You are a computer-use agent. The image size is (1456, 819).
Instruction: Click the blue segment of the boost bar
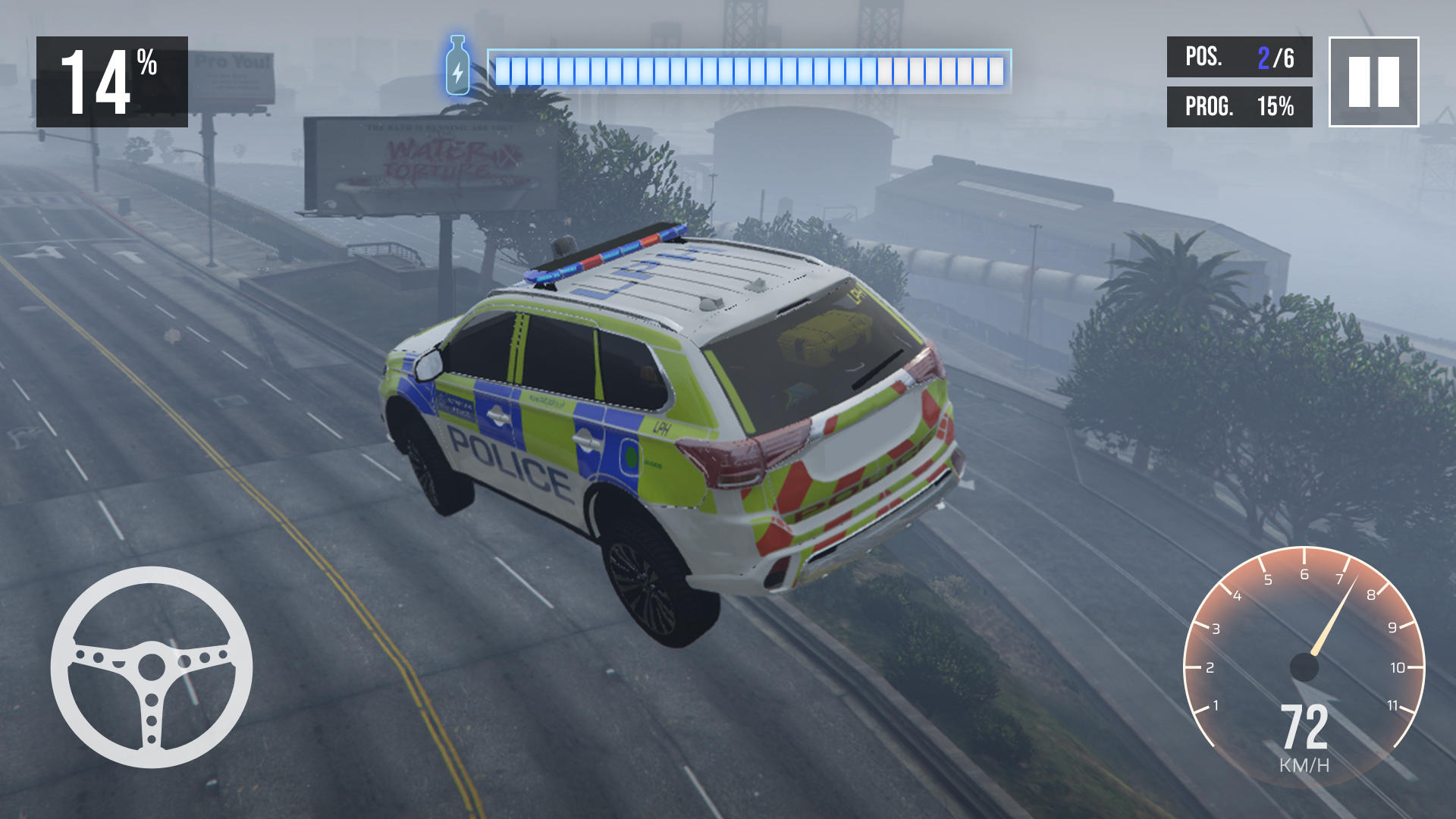[682, 68]
